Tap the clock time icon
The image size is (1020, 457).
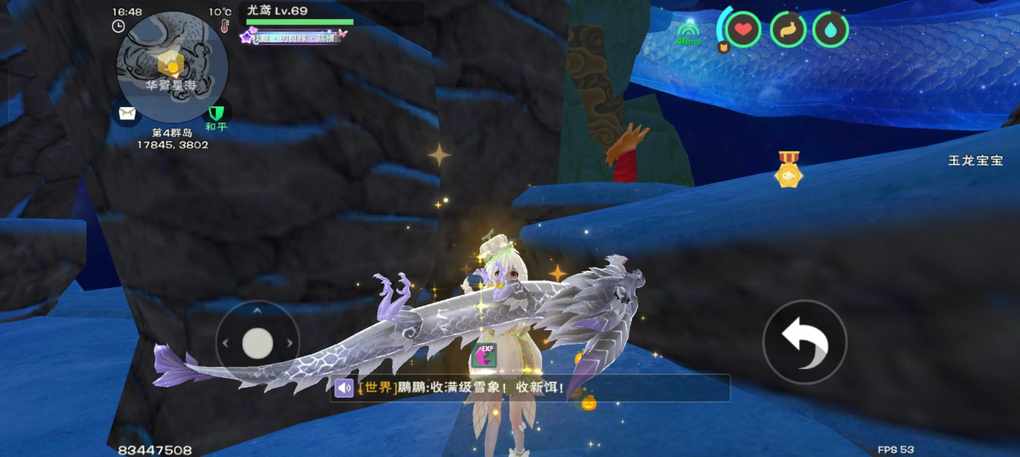click(x=119, y=26)
